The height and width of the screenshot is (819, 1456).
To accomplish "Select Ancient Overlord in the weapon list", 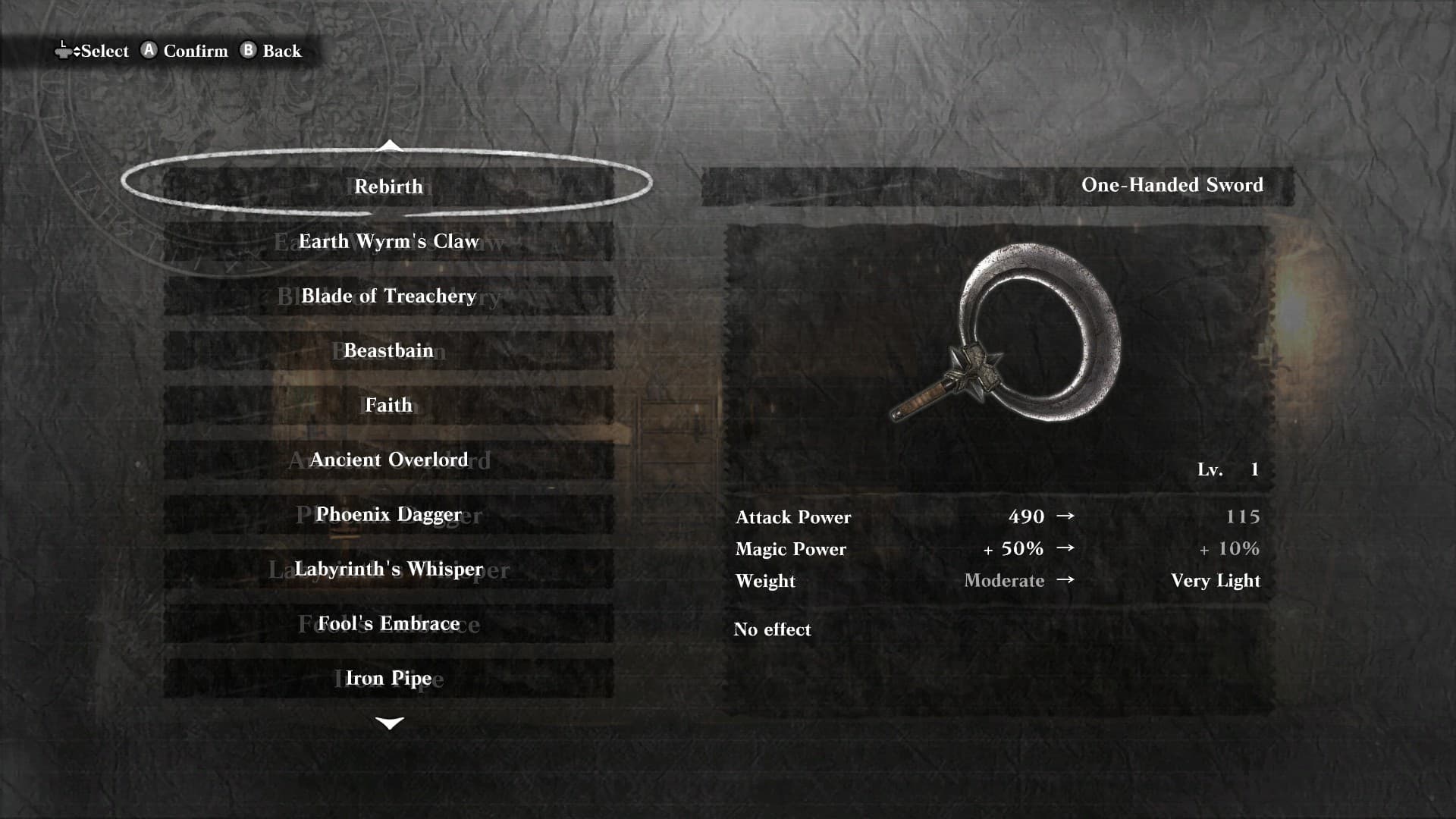I will [x=388, y=460].
